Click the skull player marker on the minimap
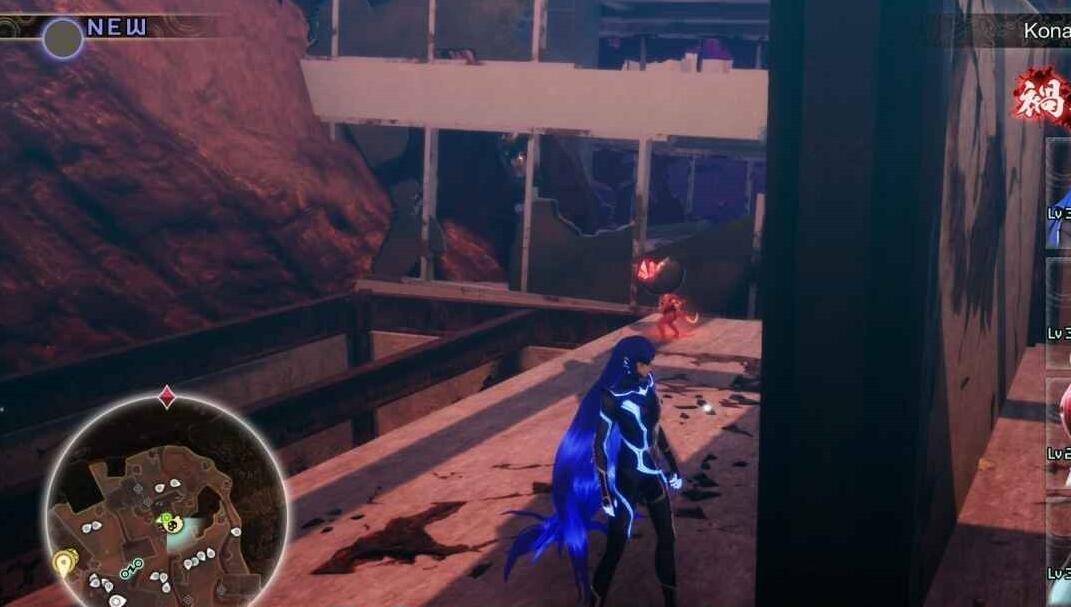 coord(173,523)
